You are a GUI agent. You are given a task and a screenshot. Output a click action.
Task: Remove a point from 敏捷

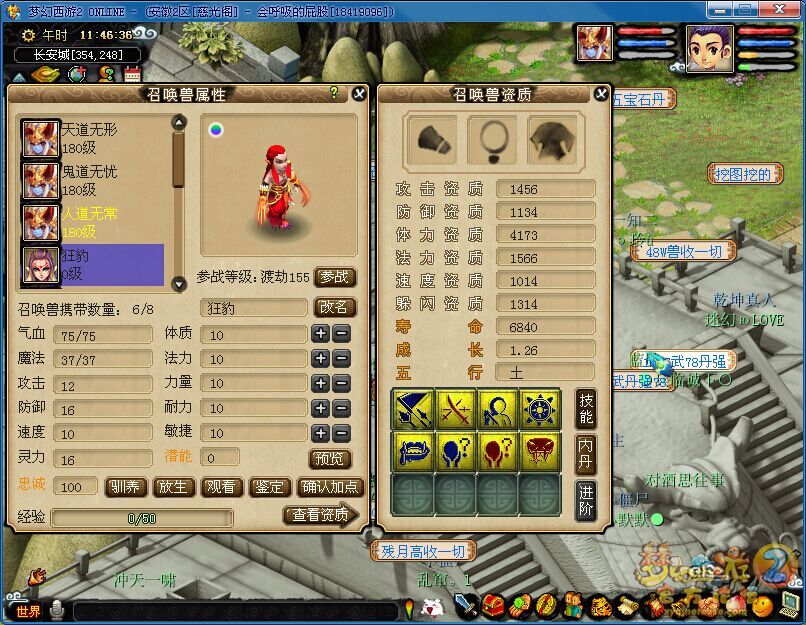click(x=341, y=432)
